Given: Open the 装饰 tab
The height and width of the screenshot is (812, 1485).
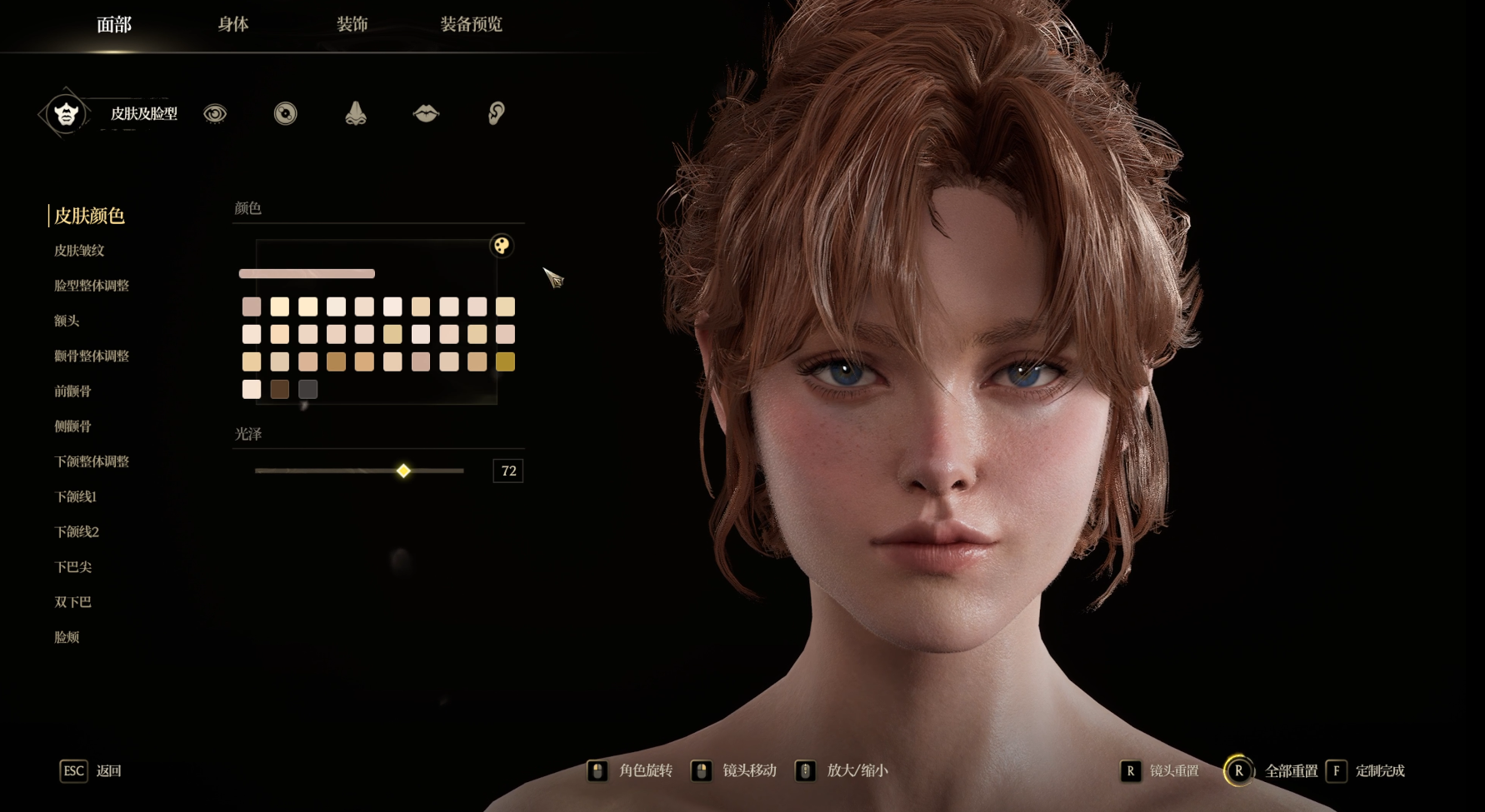Looking at the screenshot, I should (352, 24).
